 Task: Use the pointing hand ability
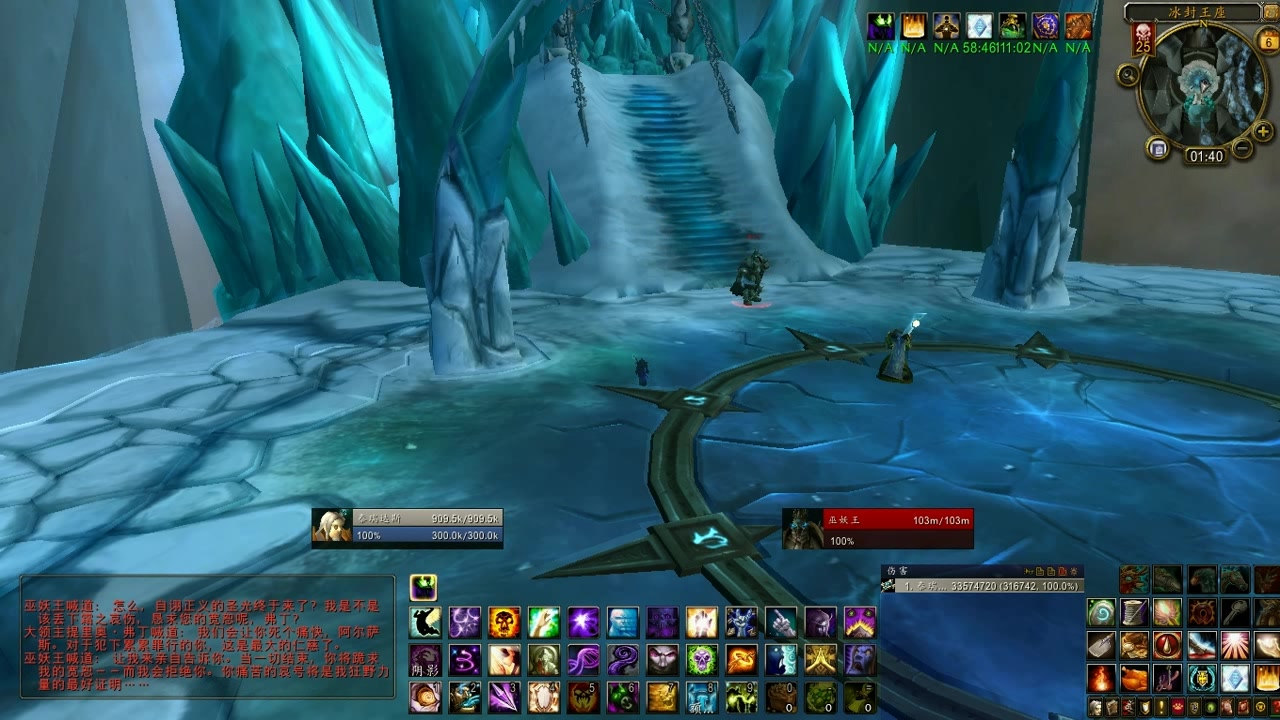pos(780,623)
